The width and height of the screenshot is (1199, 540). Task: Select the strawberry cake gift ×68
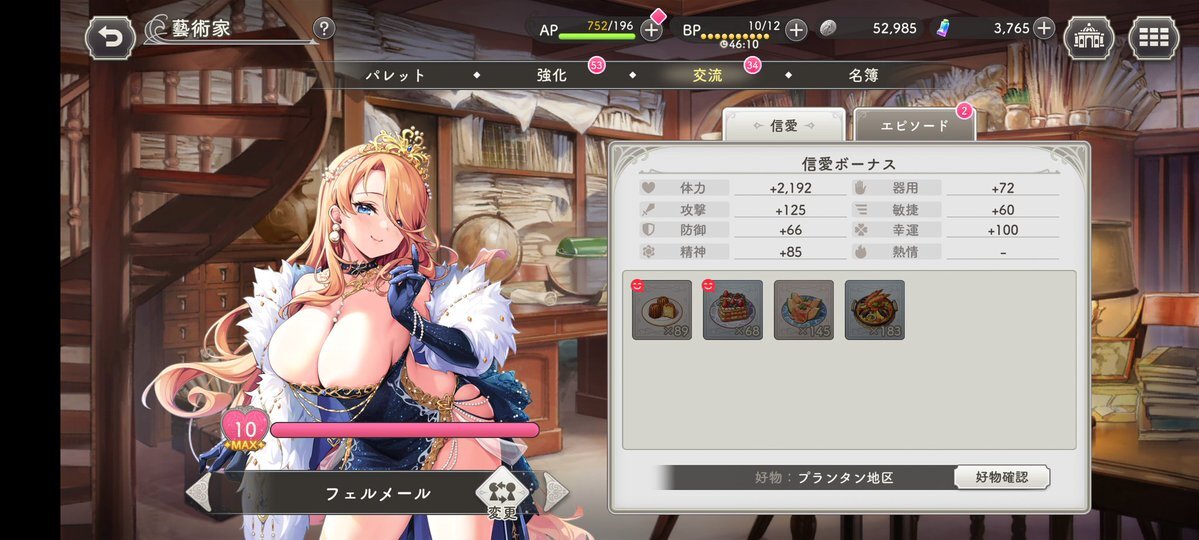click(x=733, y=310)
